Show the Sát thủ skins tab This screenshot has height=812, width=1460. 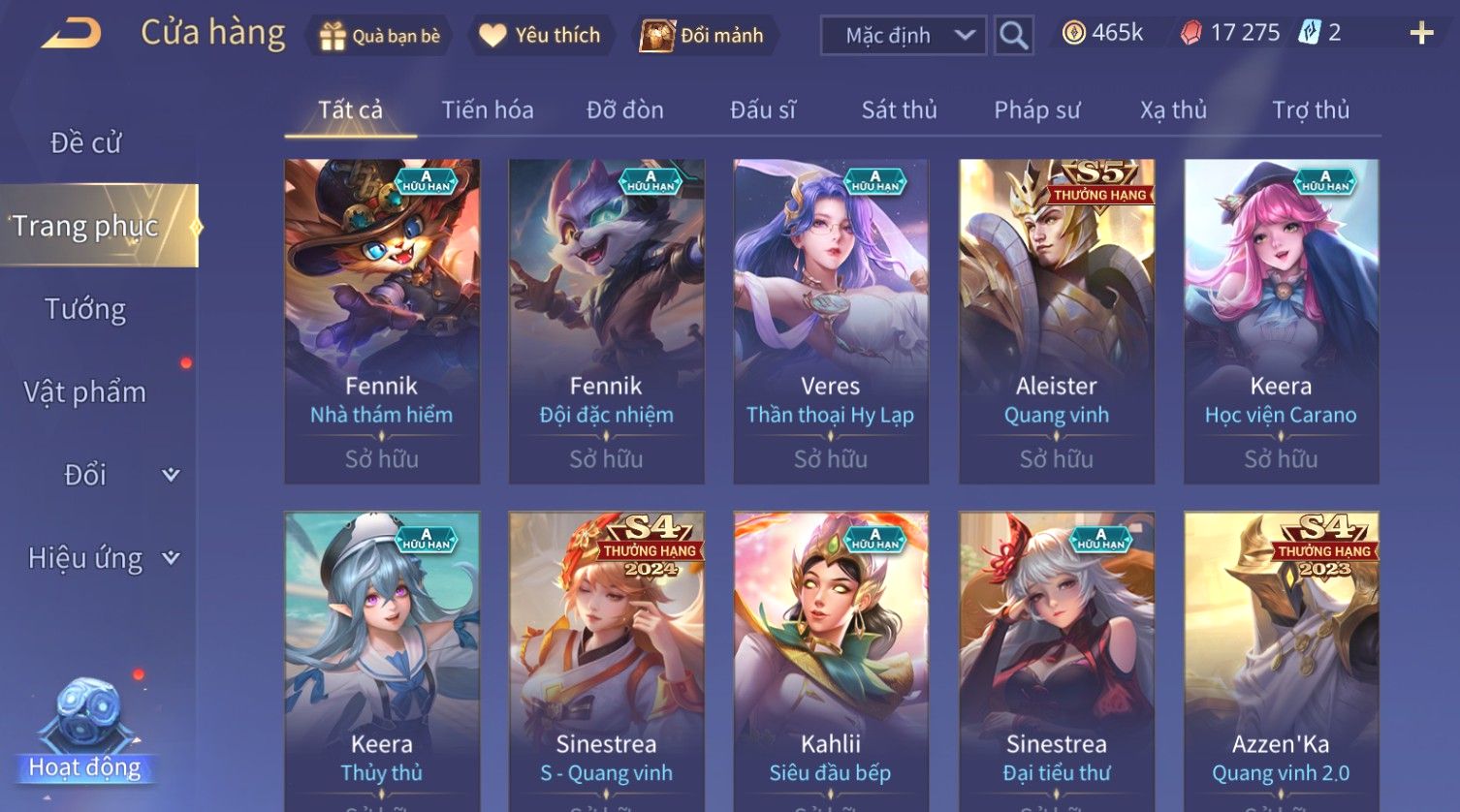[899, 110]
